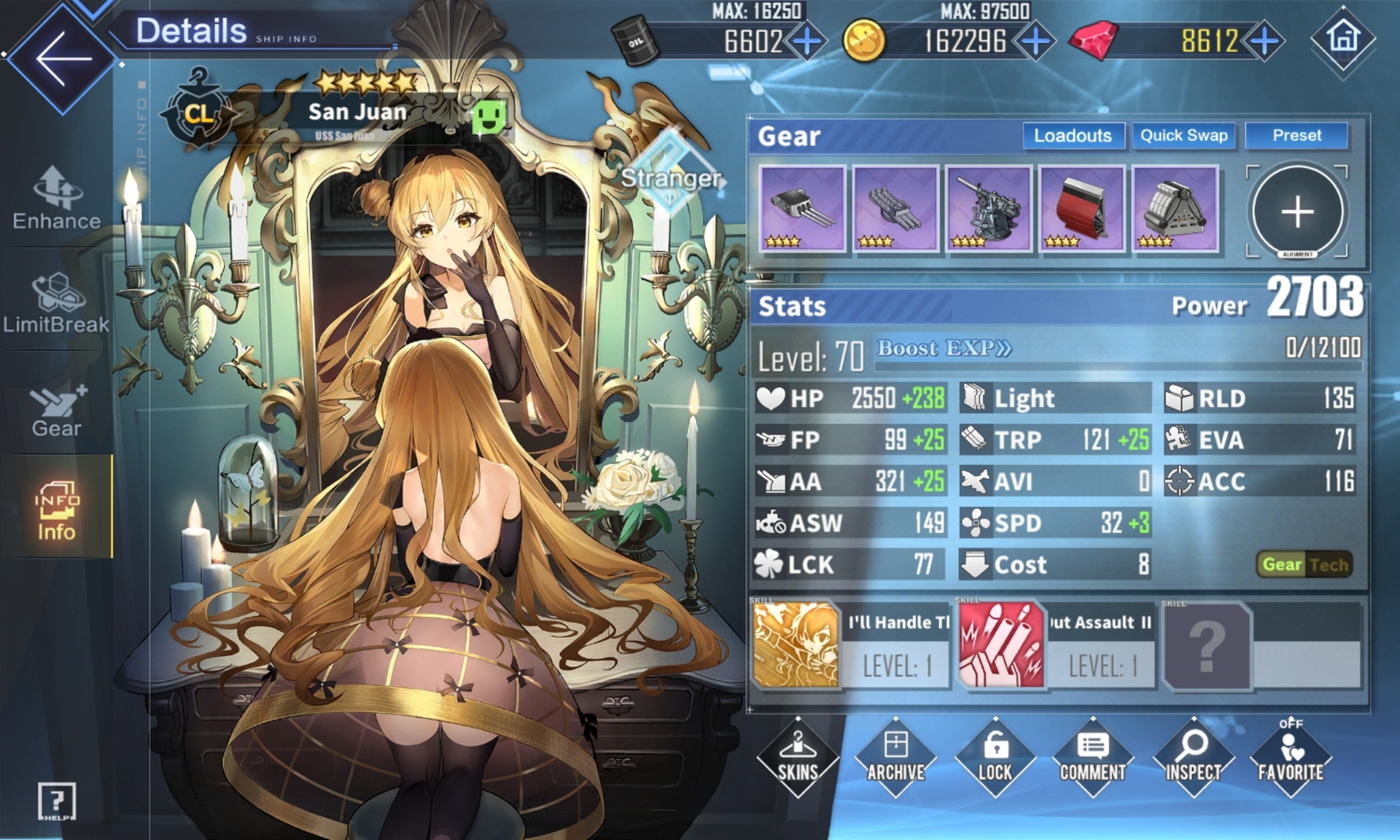Add more oil with the plus button

click(807, 42)
